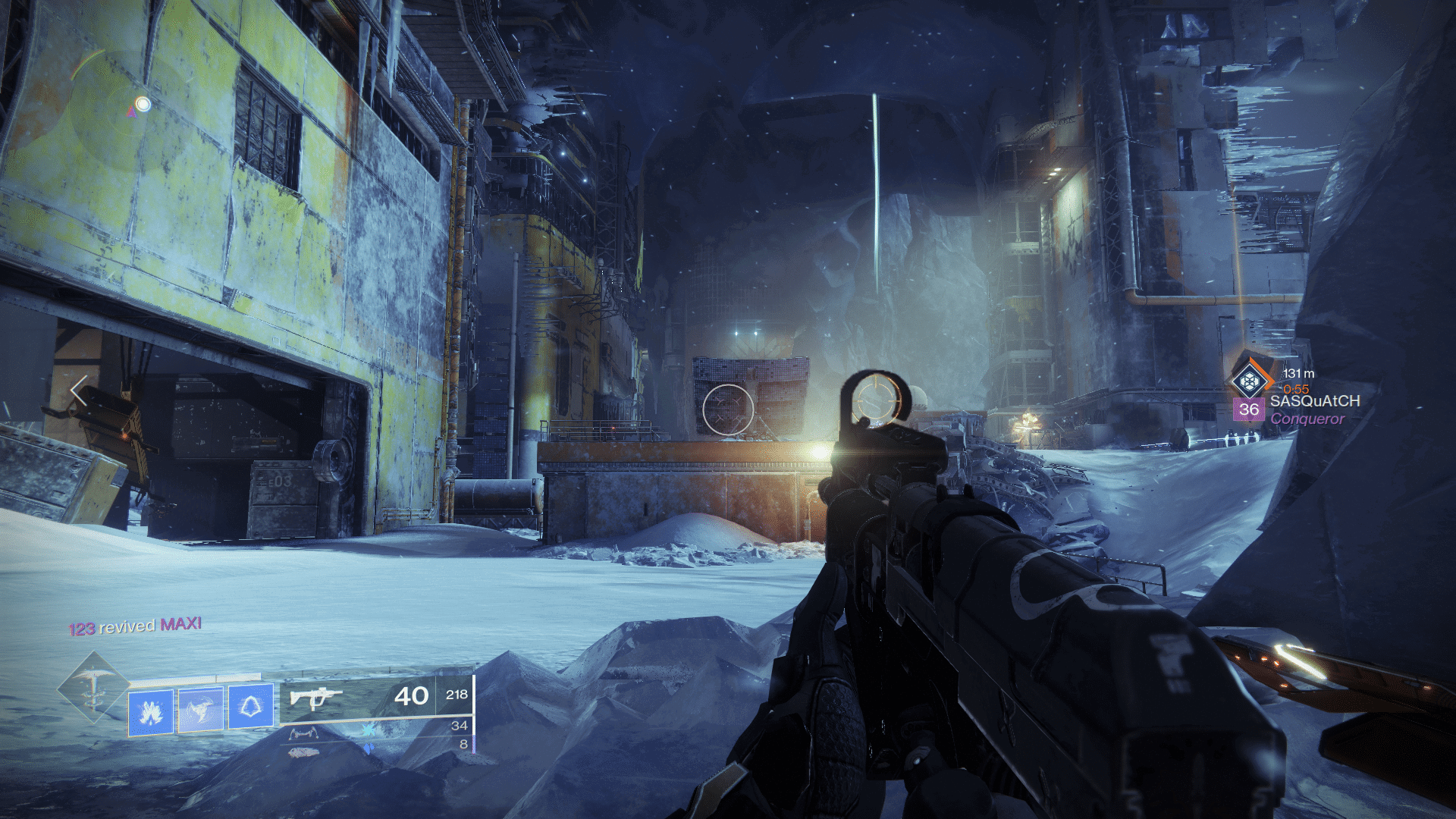
Task: Select the equipped submachine gun icon
Action: (315, 696)
